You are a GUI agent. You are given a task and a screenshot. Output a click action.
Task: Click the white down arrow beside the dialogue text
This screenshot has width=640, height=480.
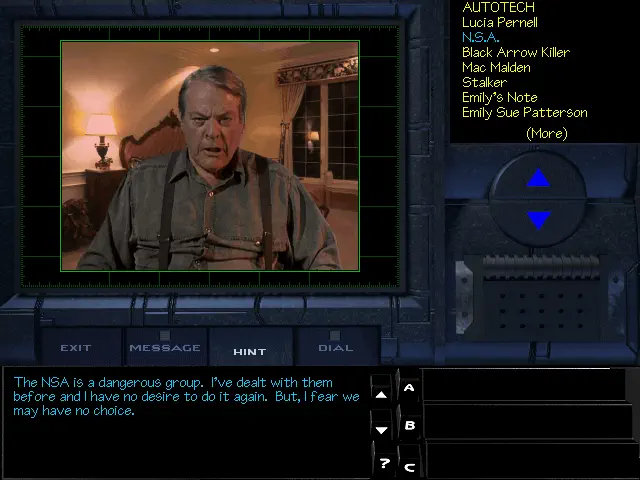(x=381, y=429)
